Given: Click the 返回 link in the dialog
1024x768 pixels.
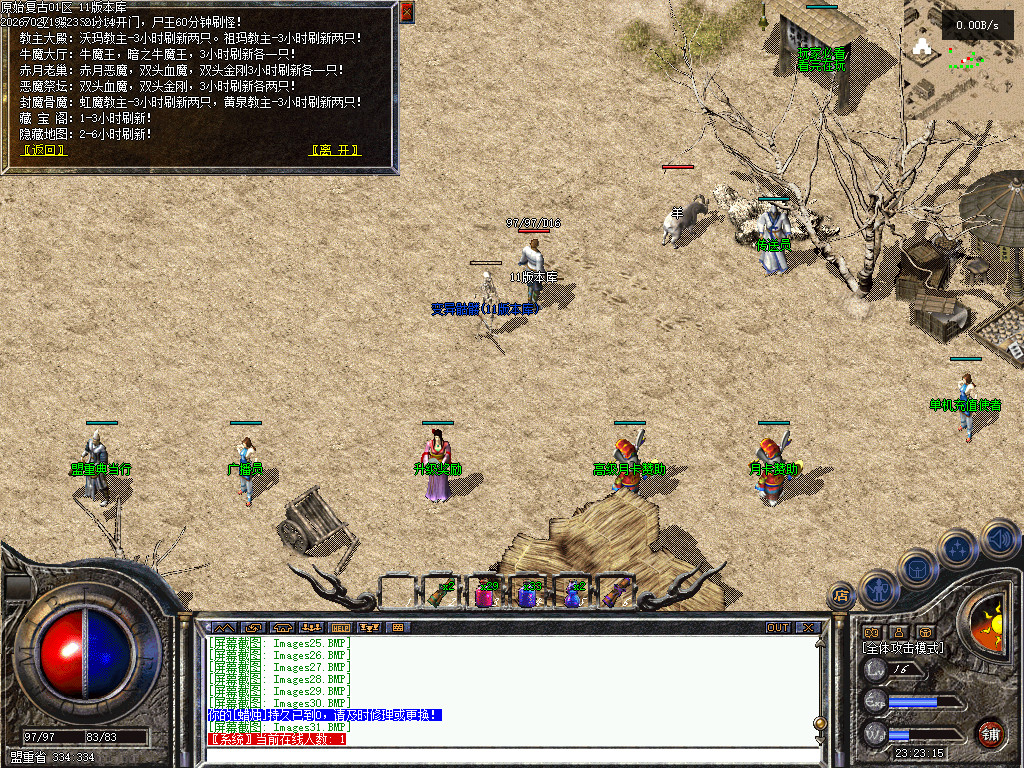Looking at the screenshot, I should pos(45,150).
